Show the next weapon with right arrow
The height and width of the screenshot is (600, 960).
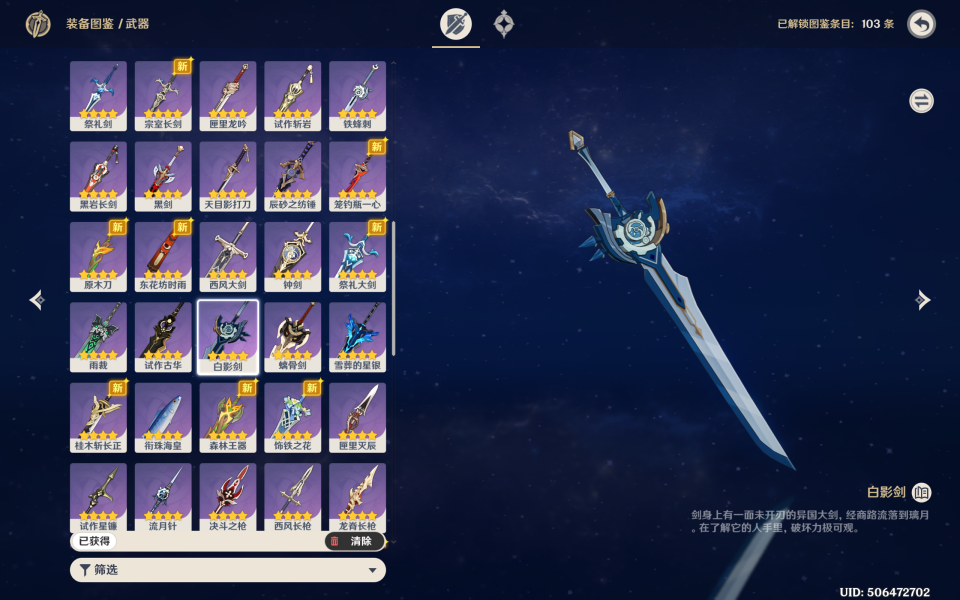click(923, 300)
